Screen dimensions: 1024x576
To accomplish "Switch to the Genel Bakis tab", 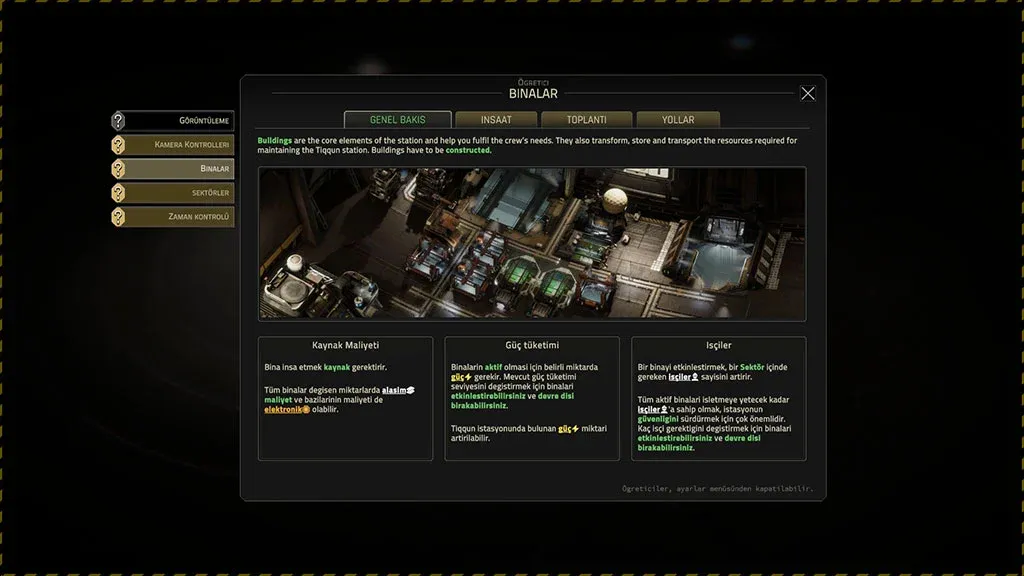I will click(398, 120).
